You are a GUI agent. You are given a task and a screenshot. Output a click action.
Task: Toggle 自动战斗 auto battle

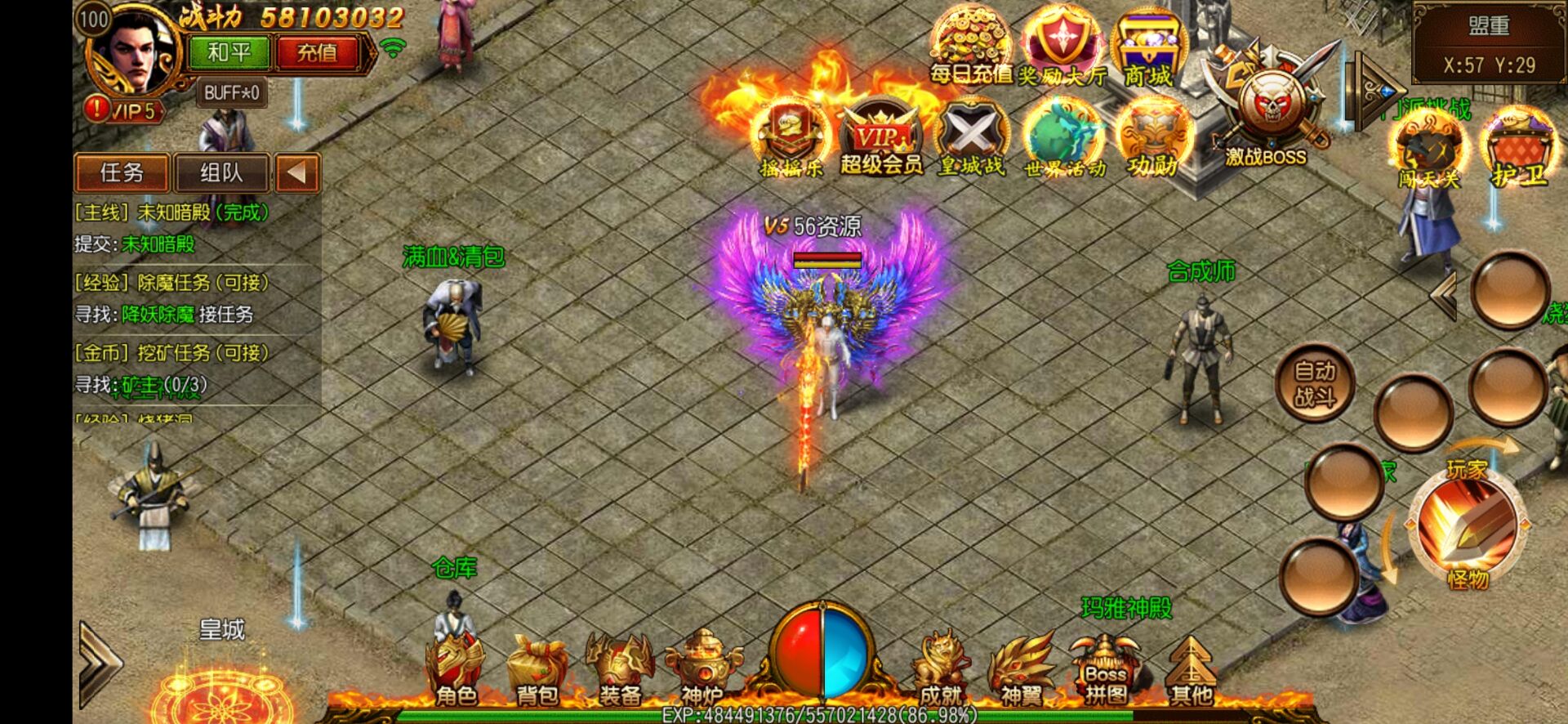[1315, 383]
